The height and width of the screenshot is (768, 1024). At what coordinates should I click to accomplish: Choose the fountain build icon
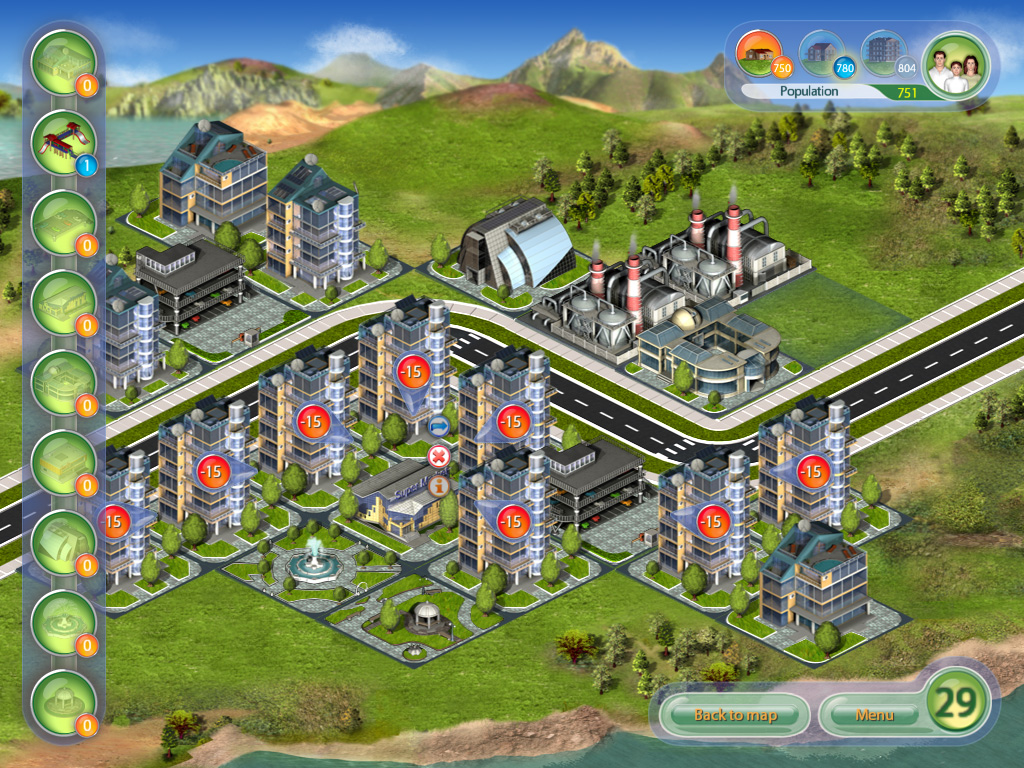(64, 623)
